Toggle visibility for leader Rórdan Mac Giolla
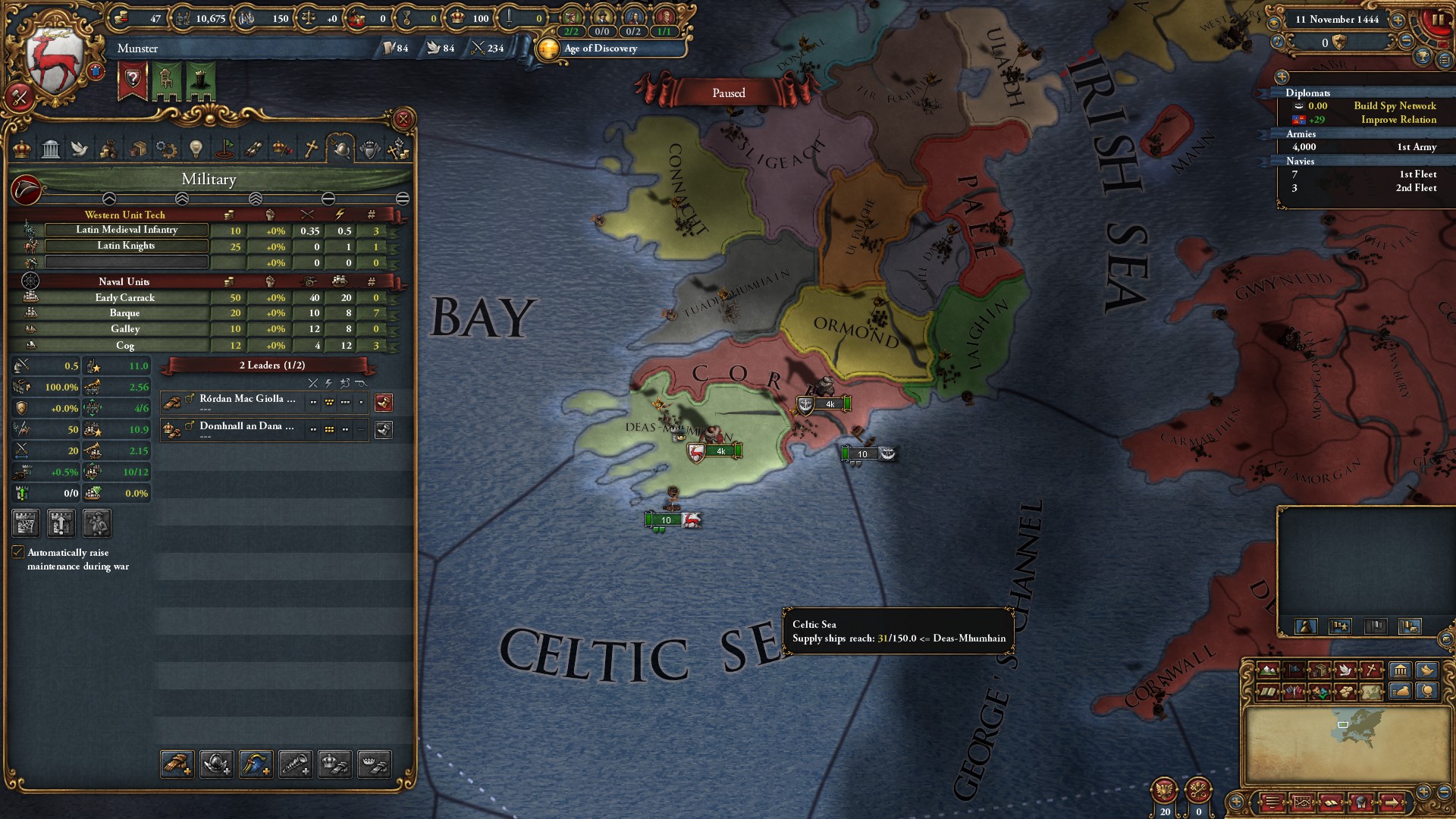This screenshot has height=819, width=1456. coord(384,403)
